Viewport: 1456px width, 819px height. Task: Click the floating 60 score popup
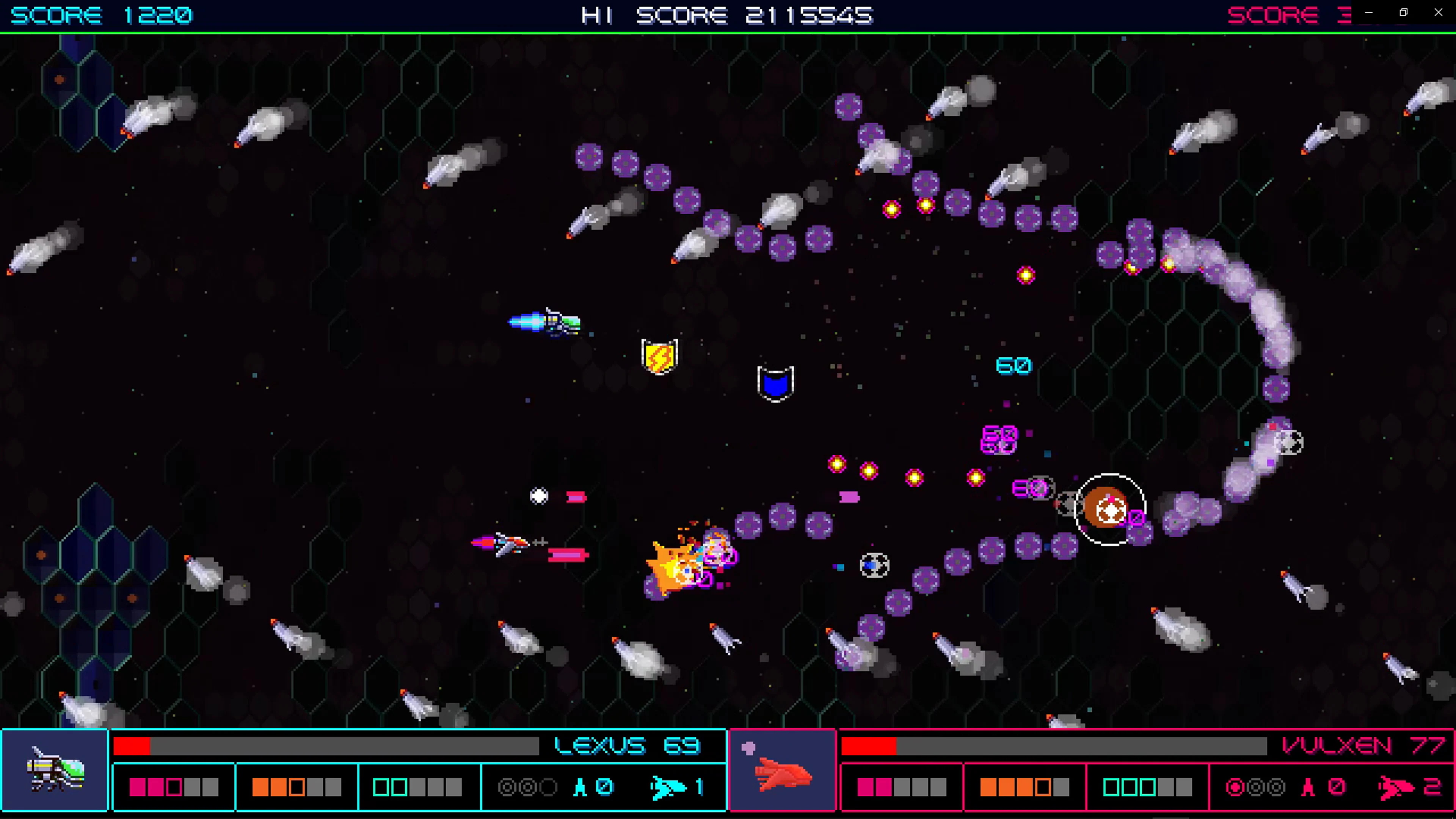[1014, 366]
